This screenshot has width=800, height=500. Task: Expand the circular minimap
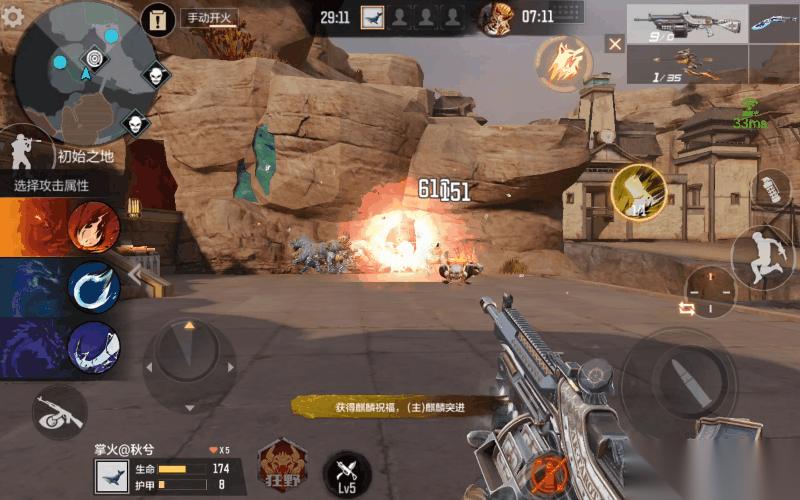(x=87, y=71)
